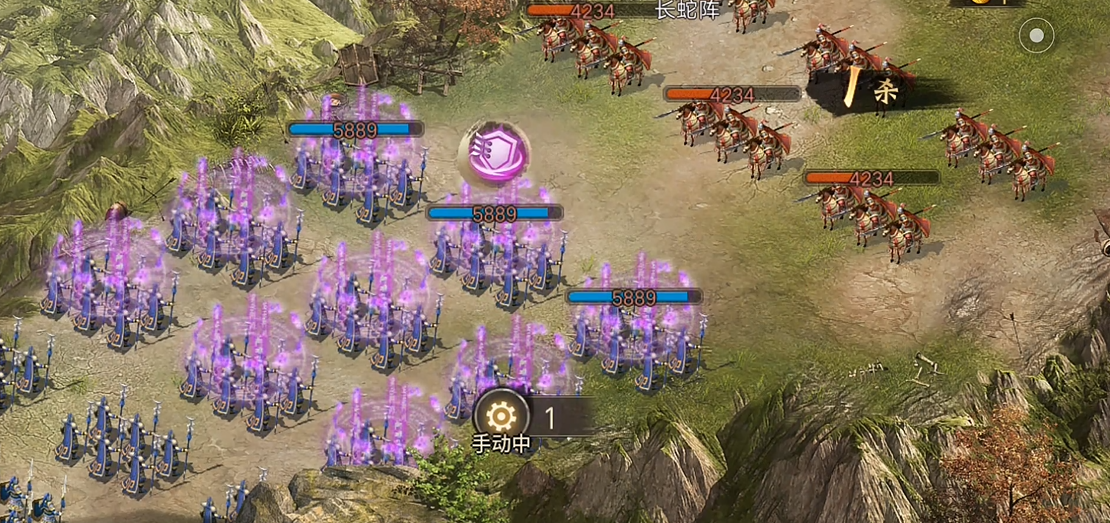Activate the purple shield skill icon
Image resolution: width=1110 pixels, height=523 pixels.
point(494,152)
